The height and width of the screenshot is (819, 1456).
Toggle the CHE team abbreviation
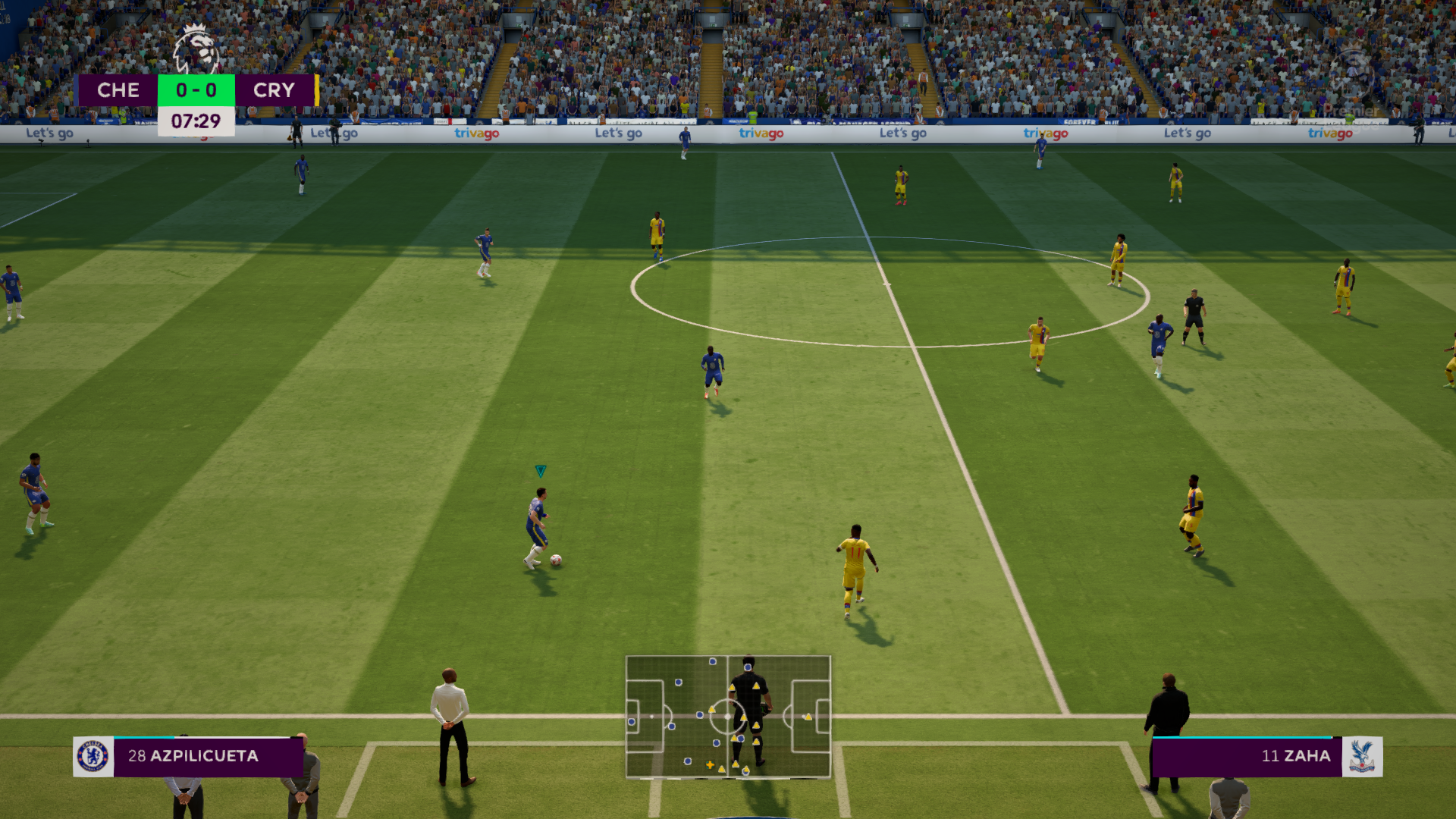(x=118, y=90)
